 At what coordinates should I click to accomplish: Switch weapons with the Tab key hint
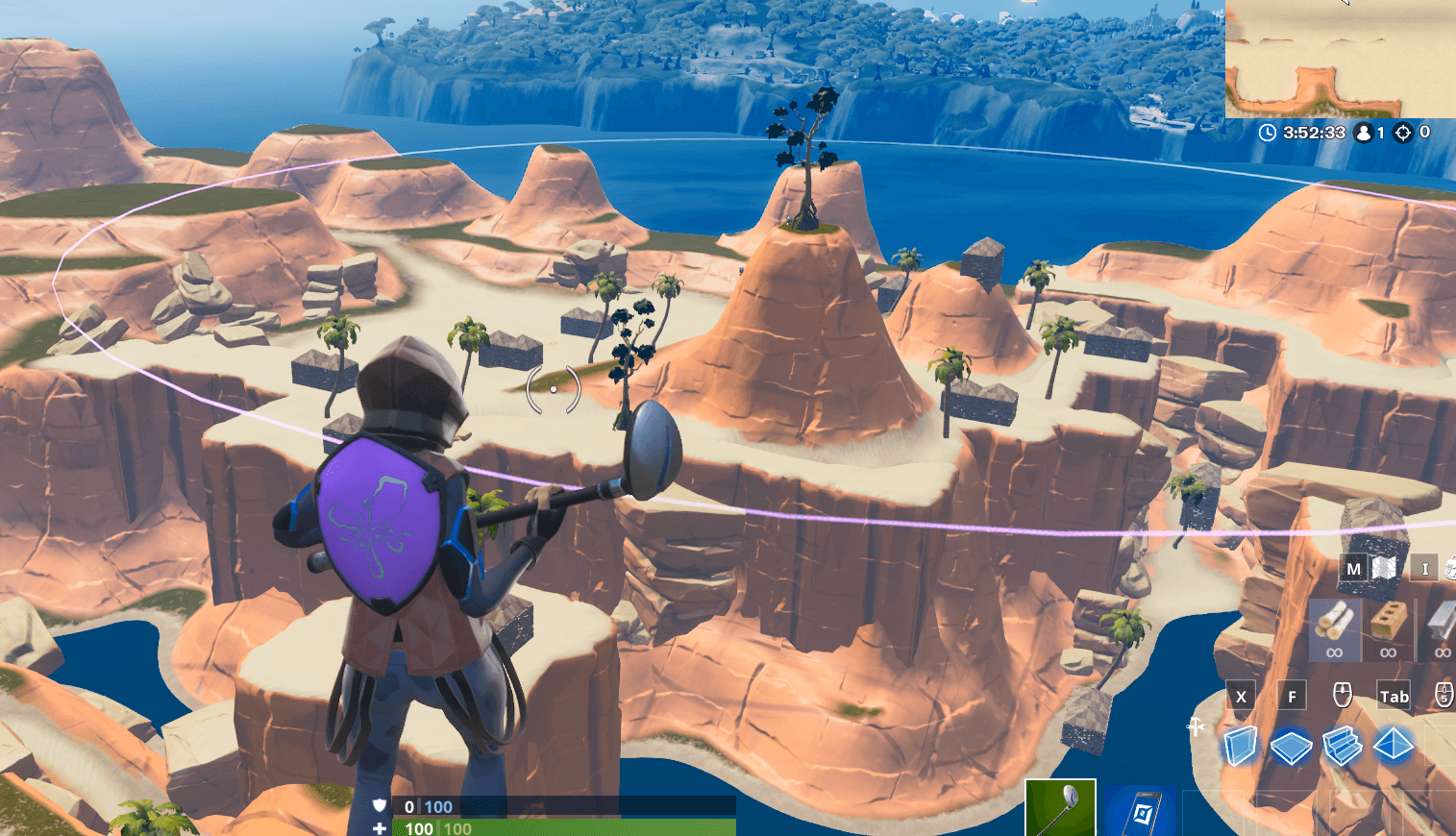click(1394, 695)
